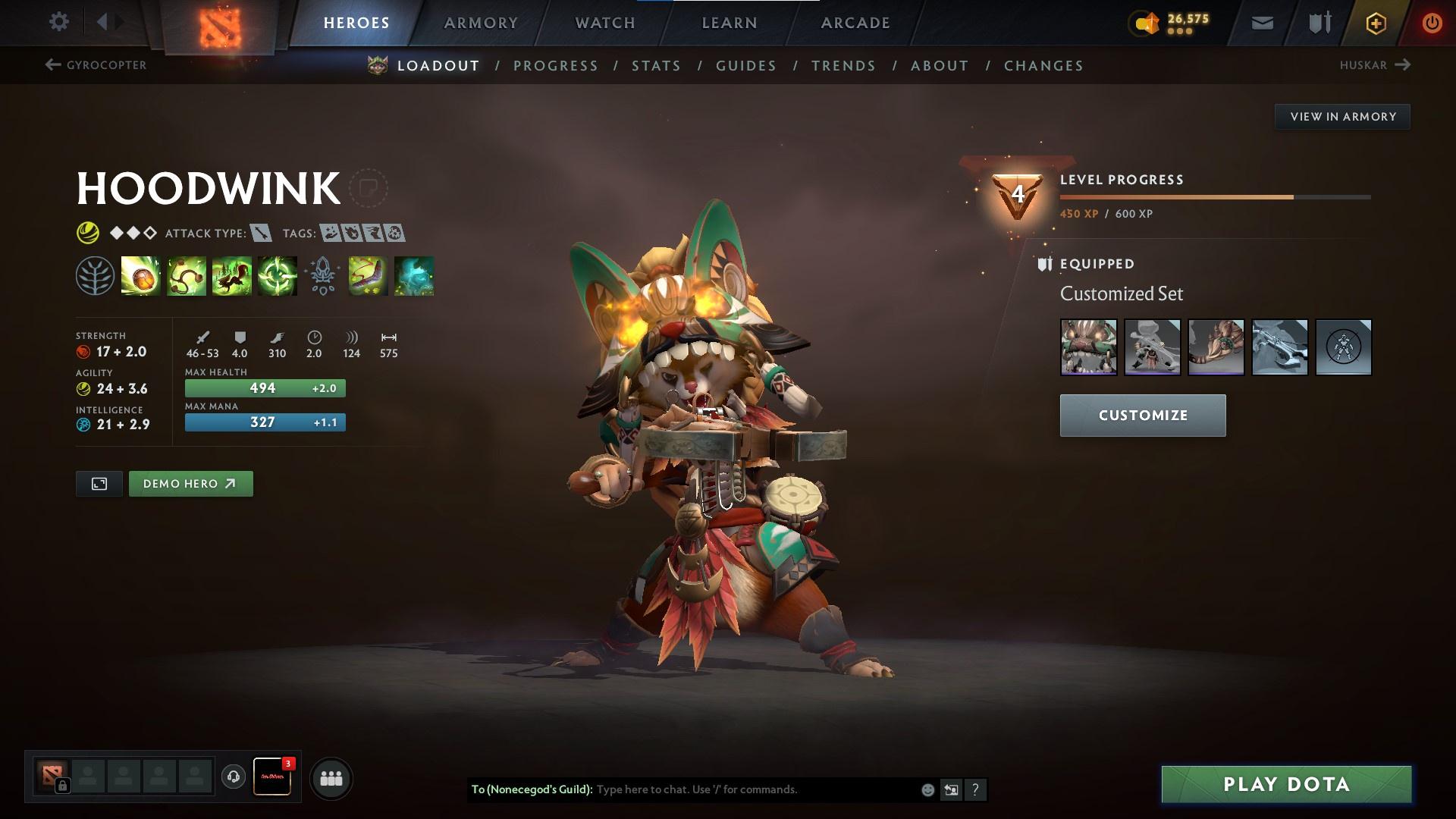This screenshot has height=819, width=1456.
Task: Select the Aghanim's Scepter upgrade icon
Action: (322, 277)
